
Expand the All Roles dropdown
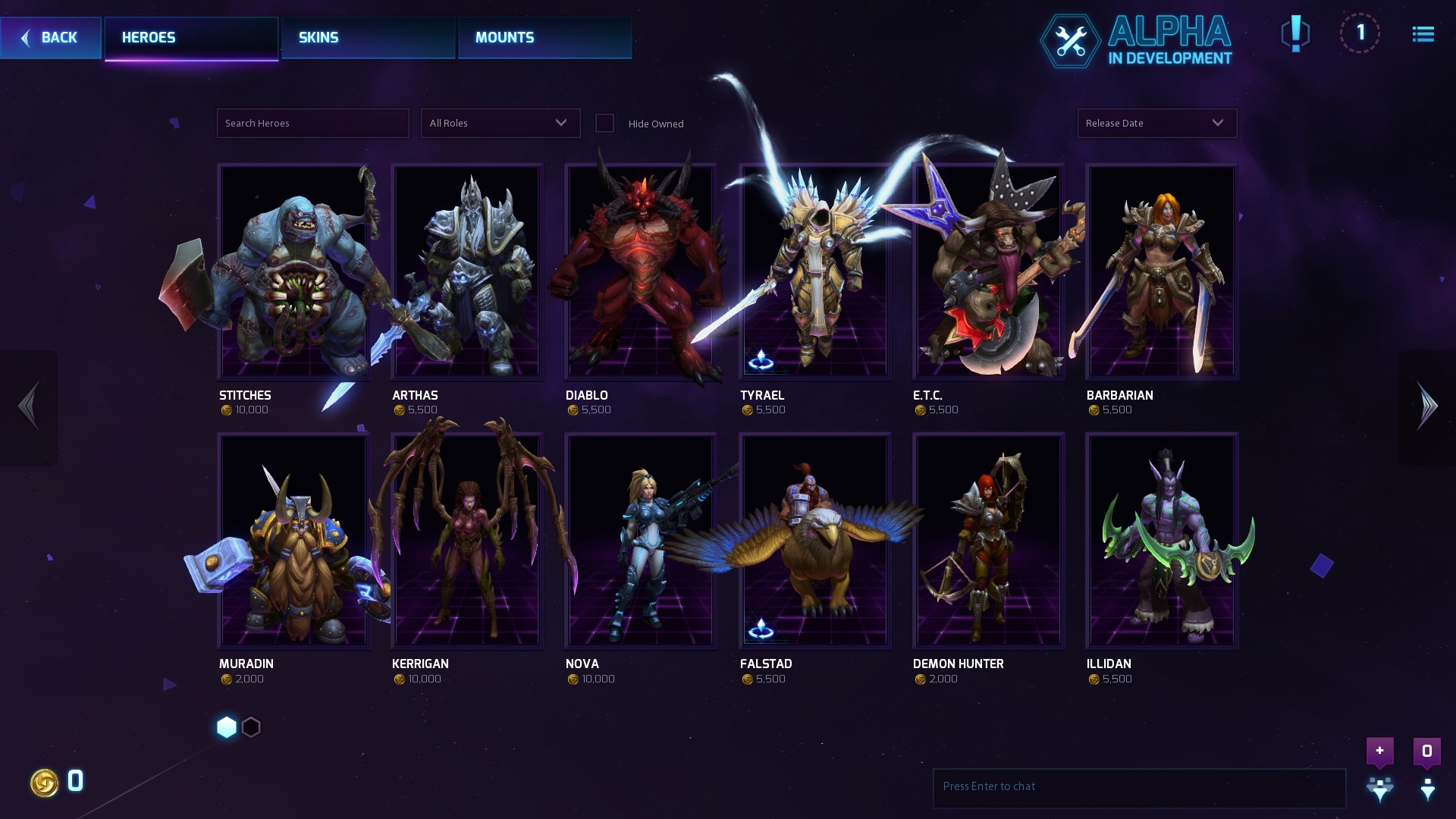click(500, 124)
